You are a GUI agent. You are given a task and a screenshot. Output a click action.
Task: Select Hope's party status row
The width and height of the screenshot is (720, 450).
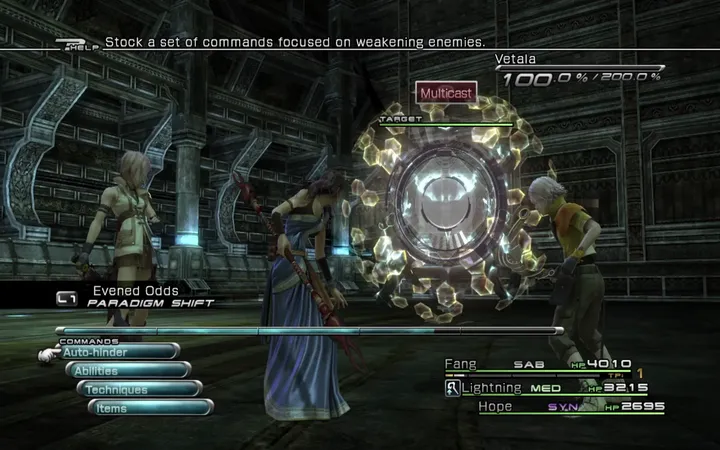coord(553,407)
